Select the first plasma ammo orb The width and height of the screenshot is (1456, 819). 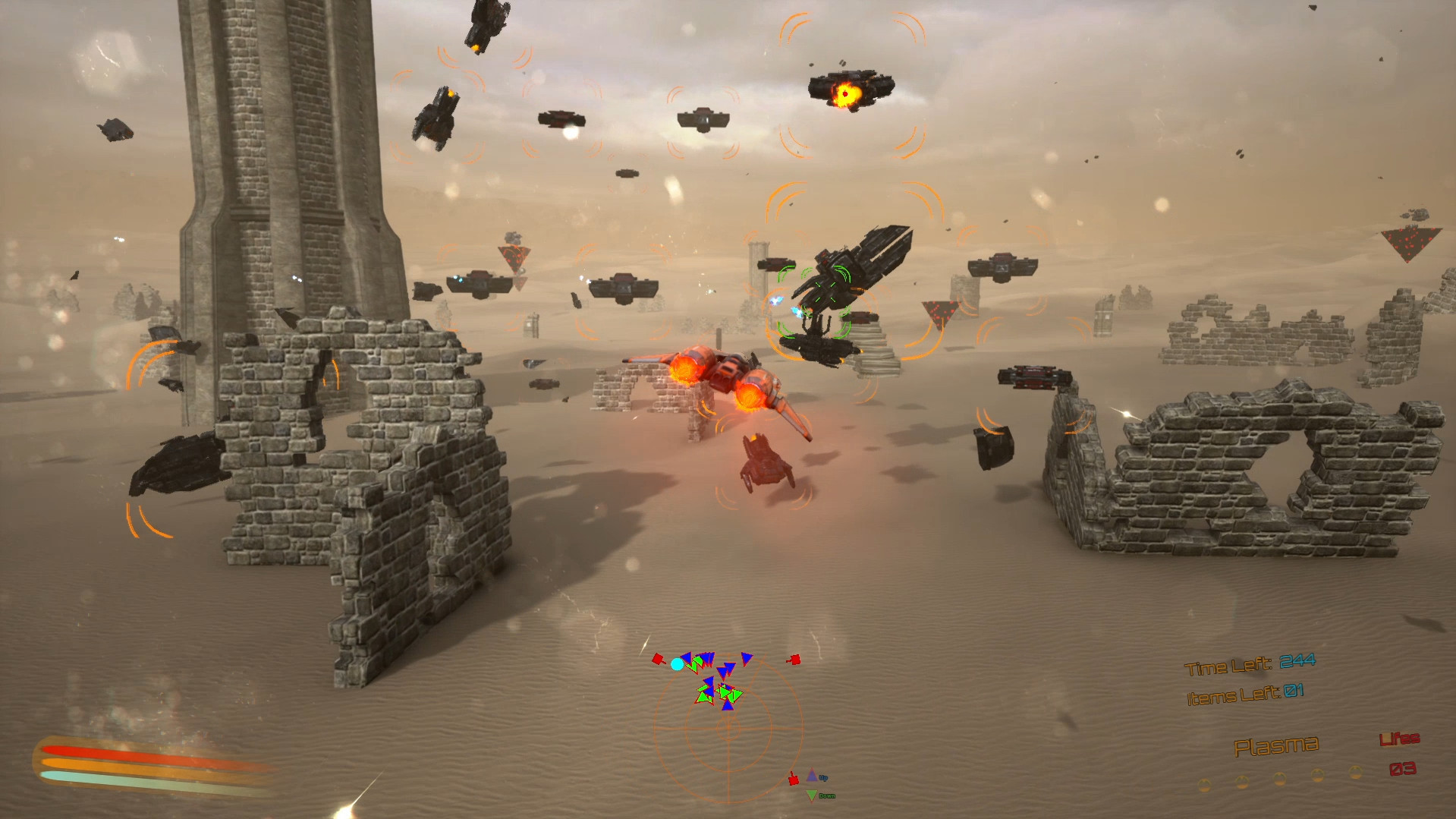(x=1205, y=786)
